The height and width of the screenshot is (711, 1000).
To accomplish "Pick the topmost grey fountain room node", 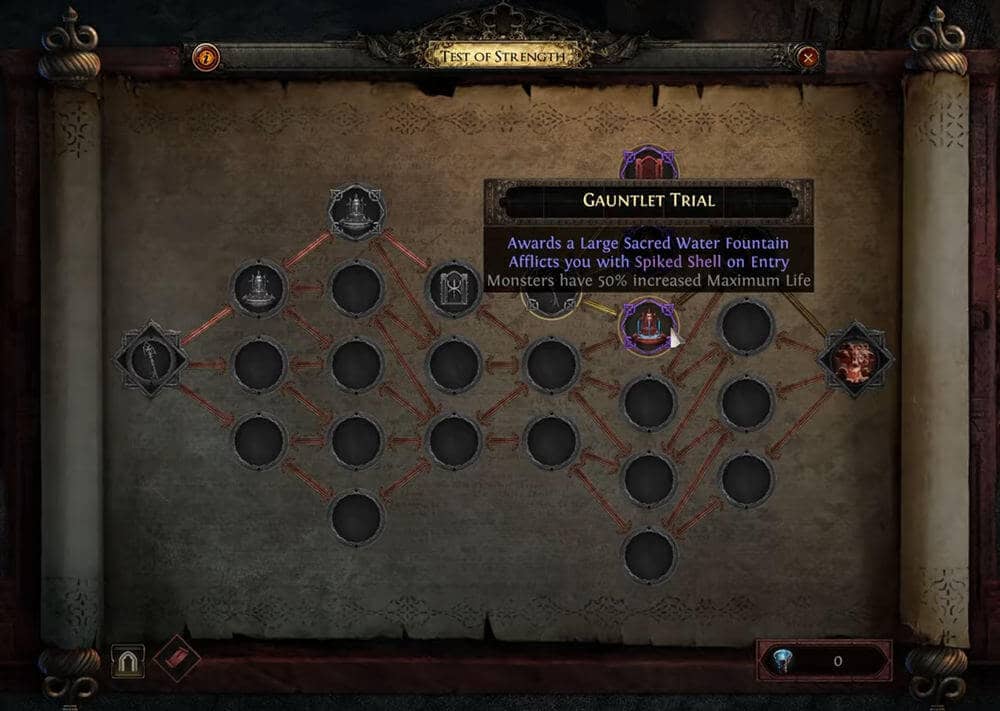I will pyautogui.click(x=357, y=210).
